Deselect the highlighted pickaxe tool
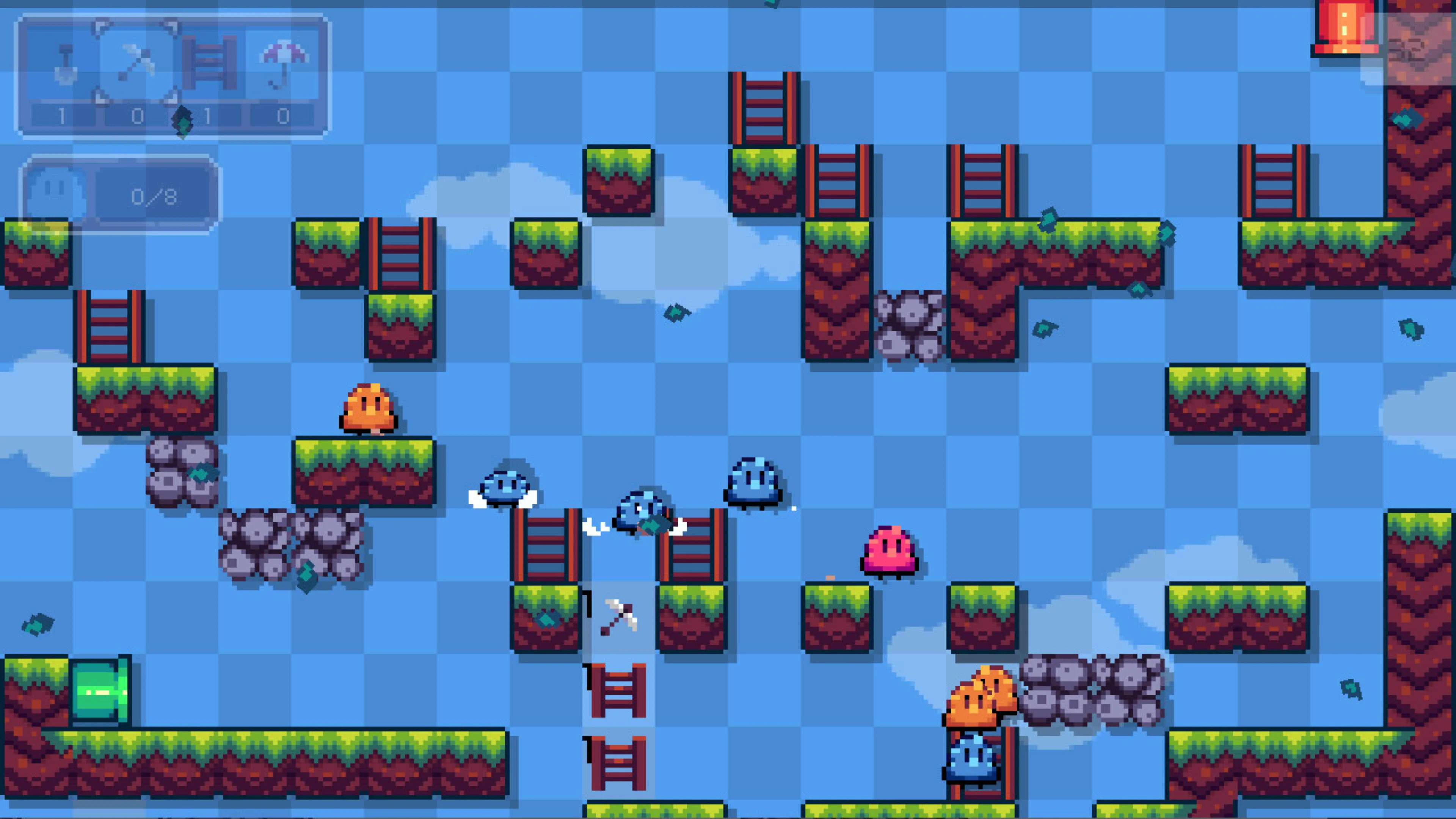The width and height of the screenshot is (1456, 819). [x=136, y=62]
